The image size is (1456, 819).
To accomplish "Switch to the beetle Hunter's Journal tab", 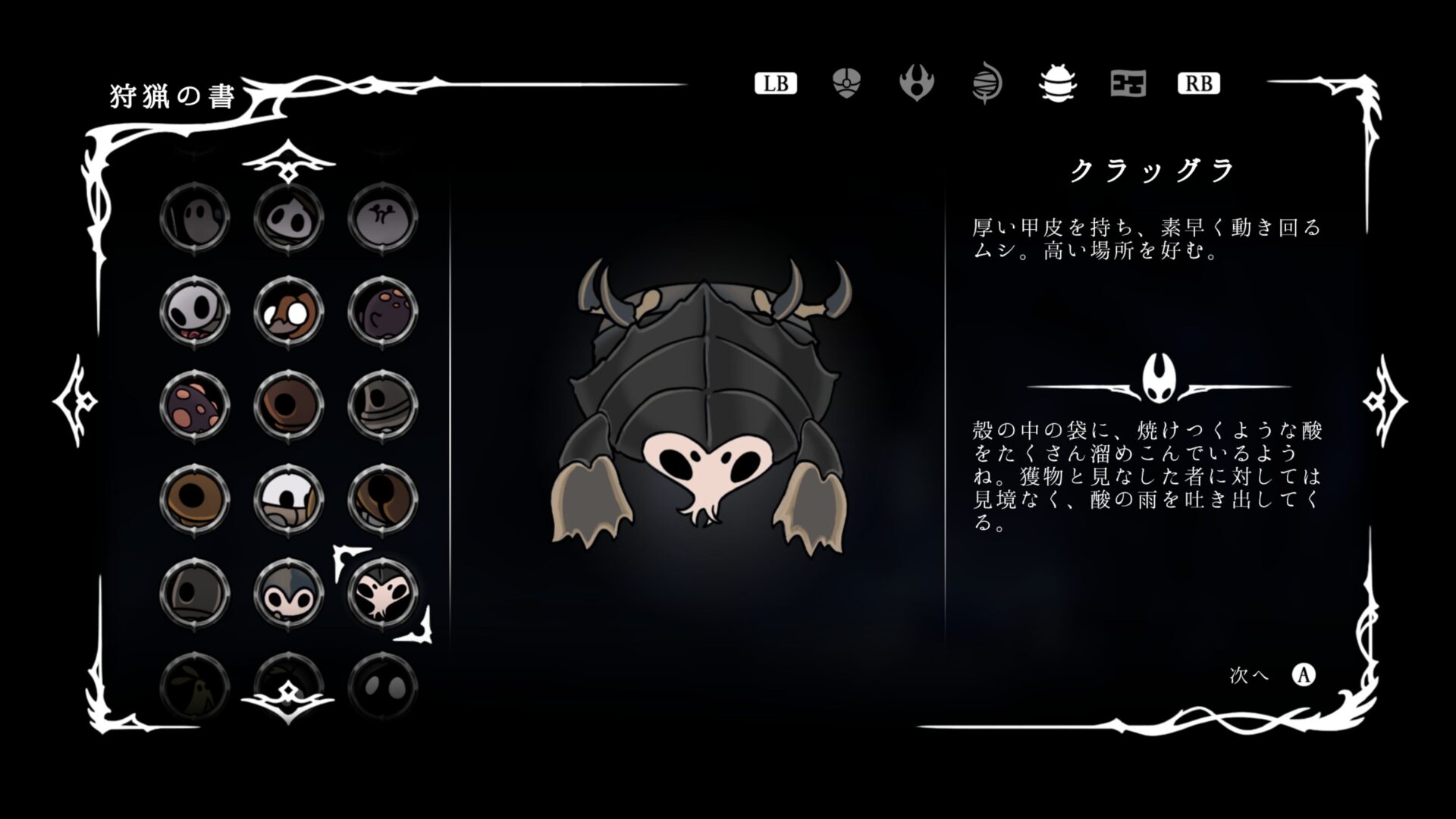I will point(1058,84).
